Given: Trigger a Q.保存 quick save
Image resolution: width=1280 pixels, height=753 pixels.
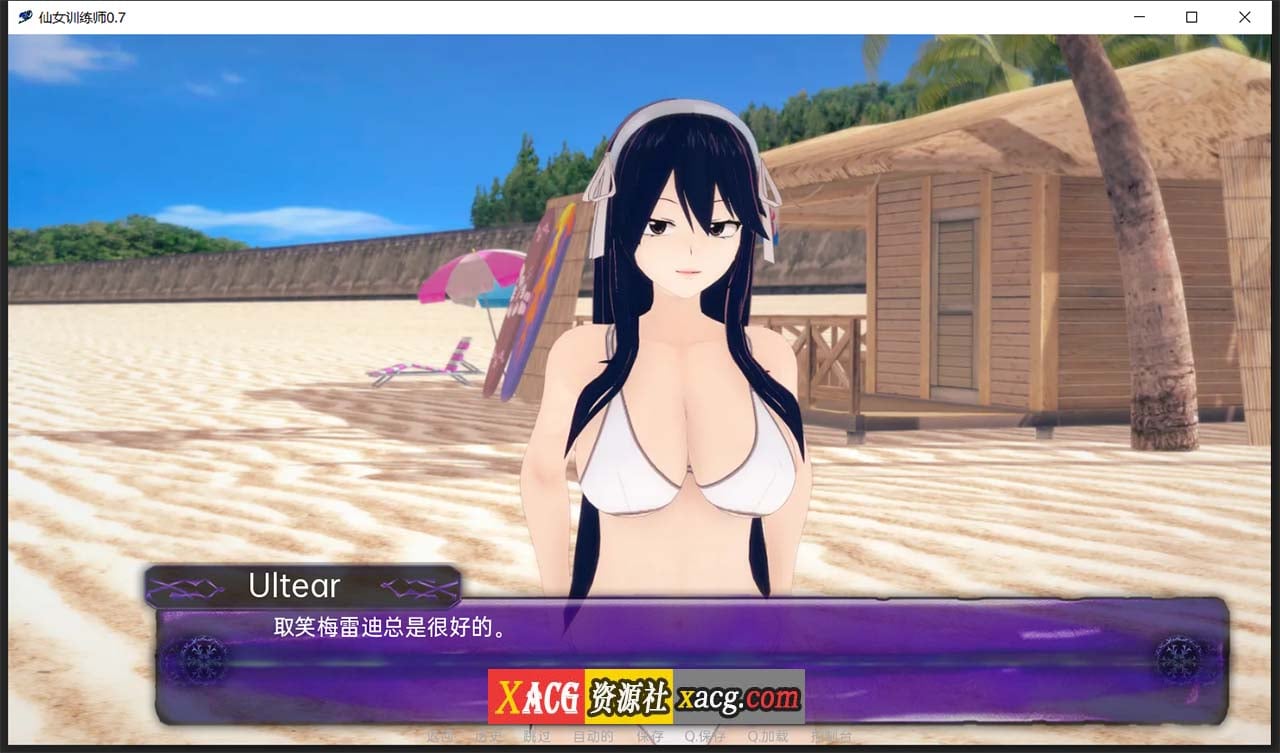Looking at the screenshot, I should 703,736.
